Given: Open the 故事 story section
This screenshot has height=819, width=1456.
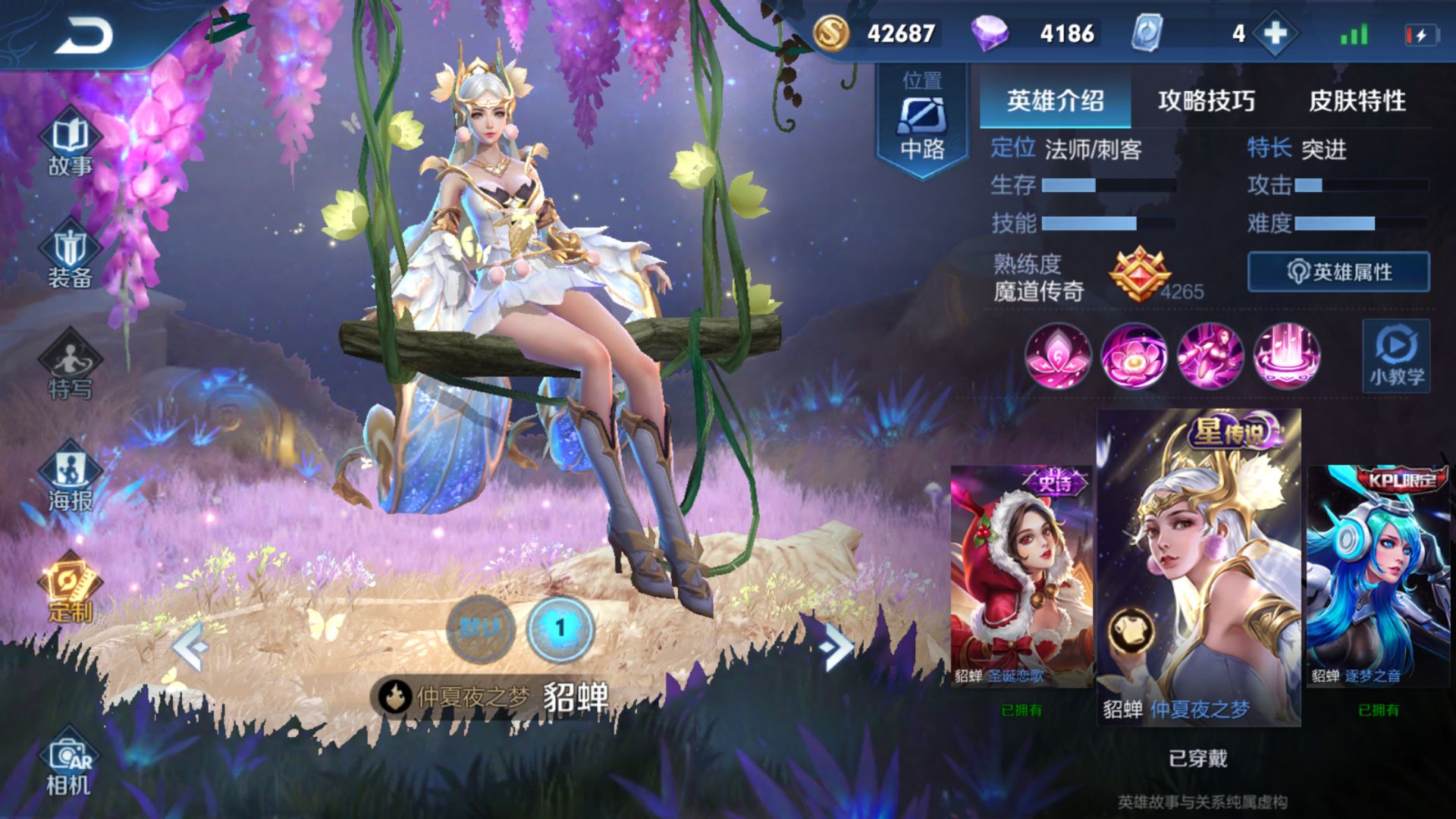Looking at the screenshot, I should coord(70,144).
